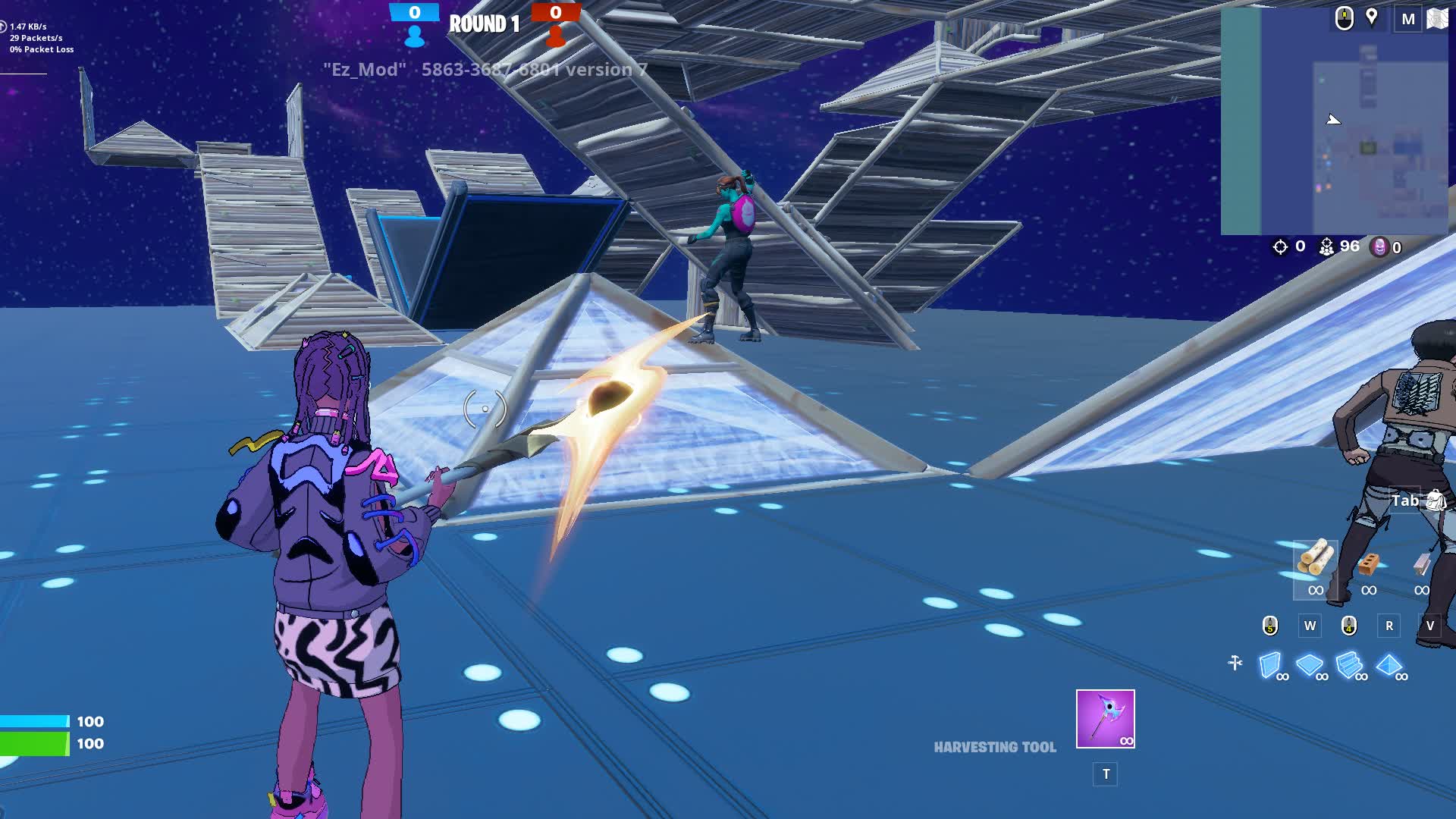
Task: Click the trap edit tool icon
Action: tap(1235, 662)
